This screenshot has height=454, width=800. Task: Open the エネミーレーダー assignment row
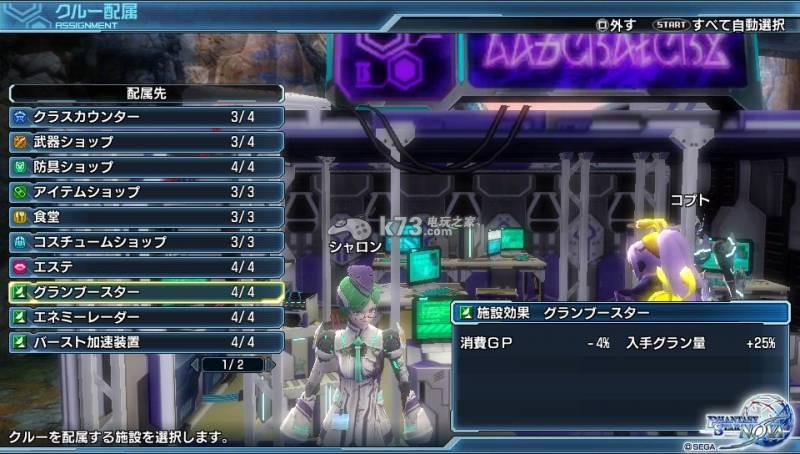pyautogui.click(x=146, y=317)
